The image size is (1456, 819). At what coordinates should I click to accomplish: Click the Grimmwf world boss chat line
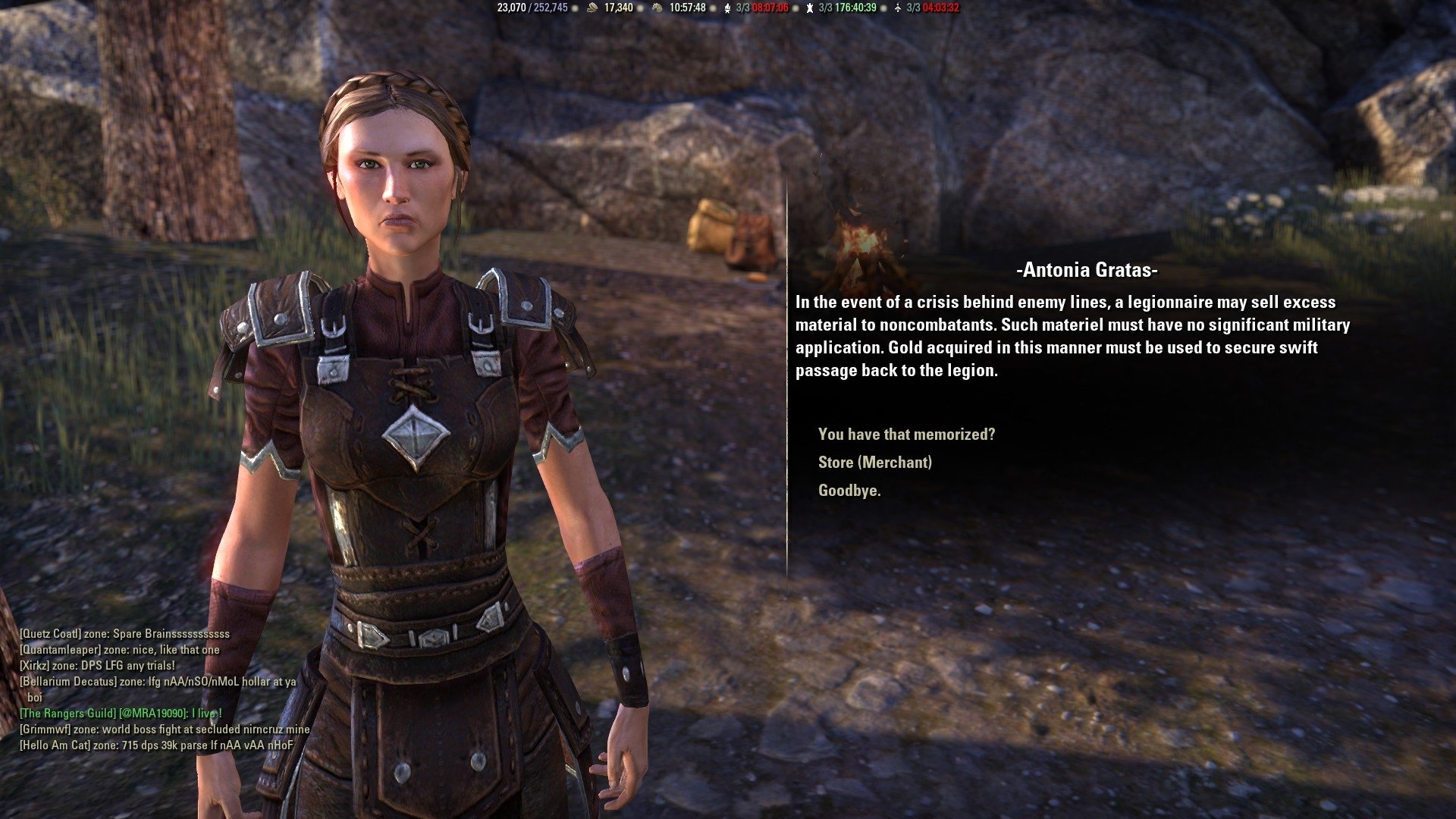coord(163,729)
